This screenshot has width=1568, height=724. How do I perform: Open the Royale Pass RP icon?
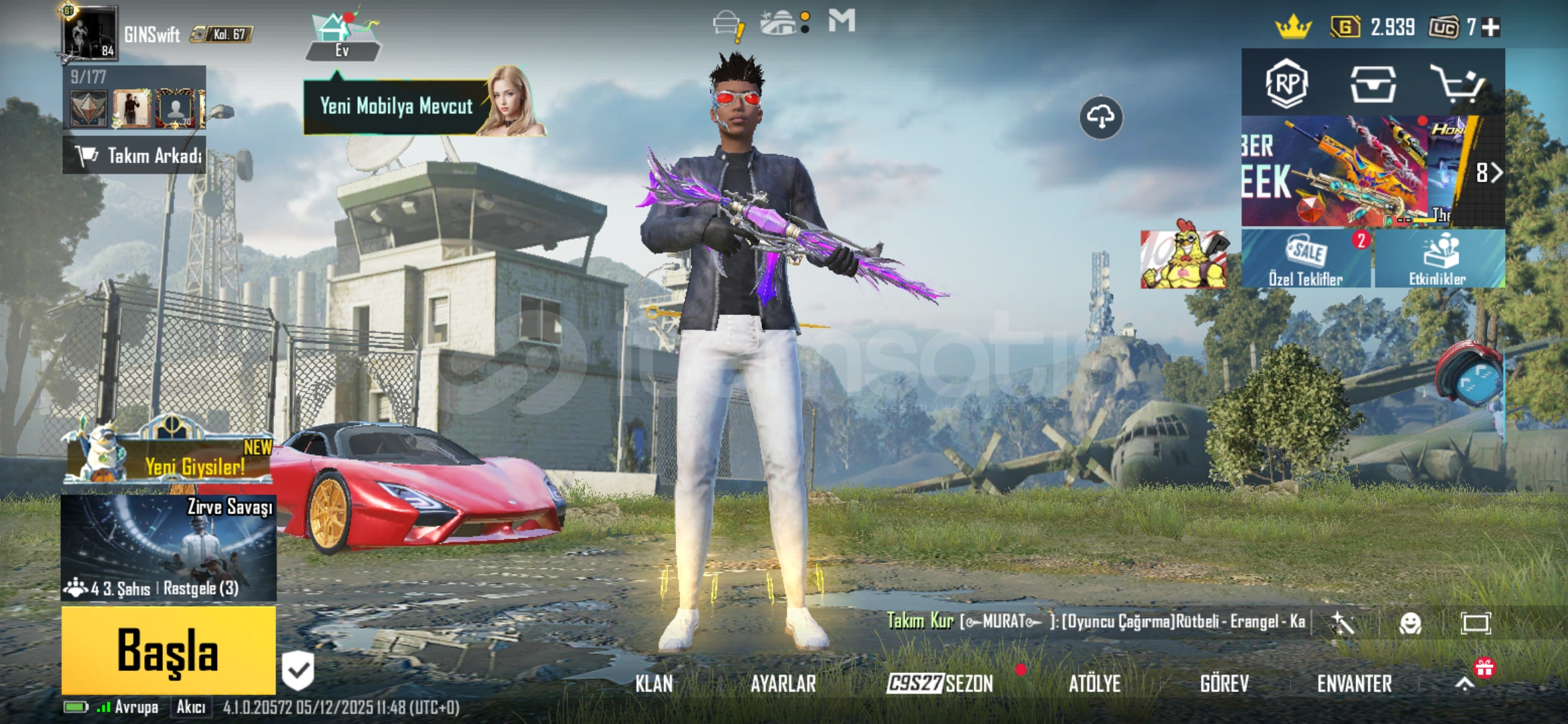tap(1287, 84)
